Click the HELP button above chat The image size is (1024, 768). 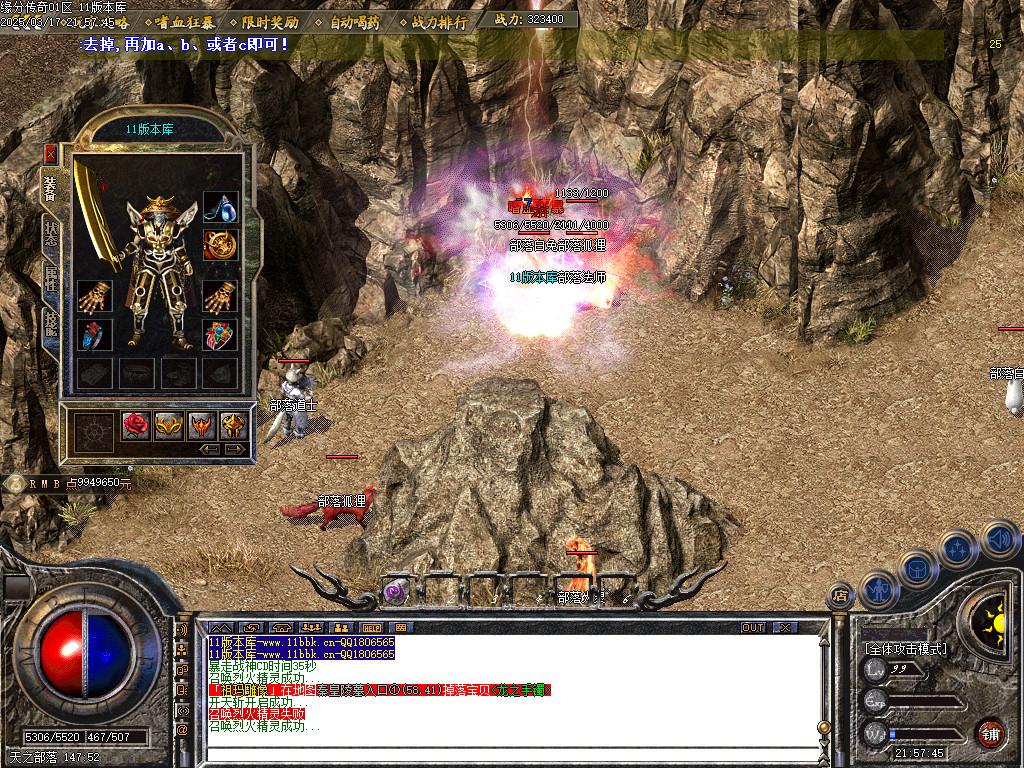coord(372,627)
